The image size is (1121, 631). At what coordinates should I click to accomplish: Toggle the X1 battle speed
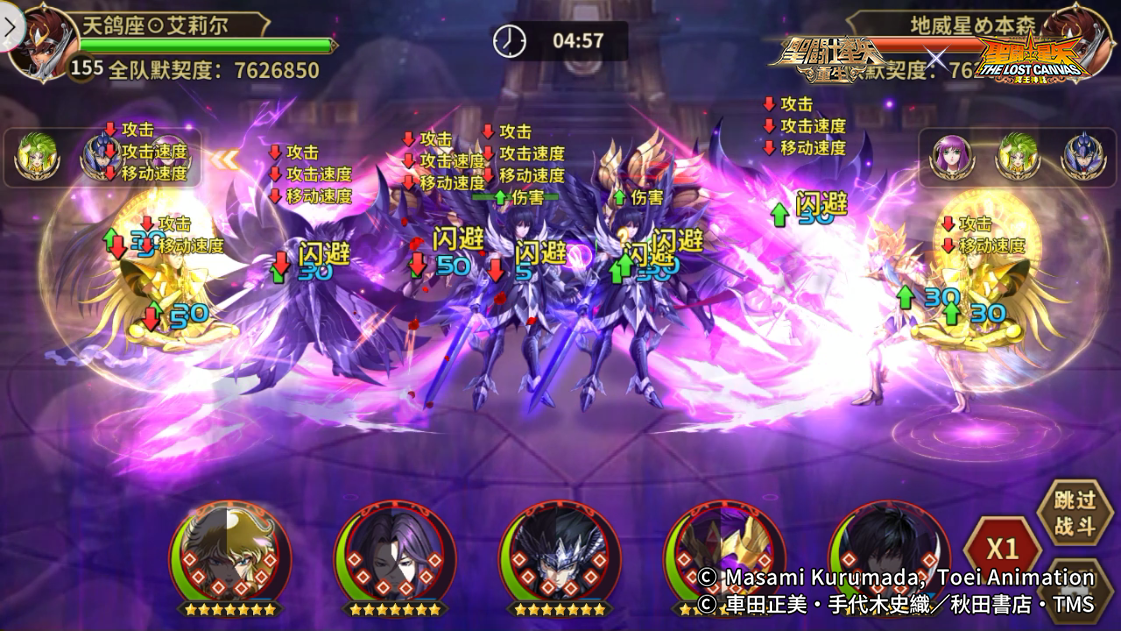pos(1003,548)
